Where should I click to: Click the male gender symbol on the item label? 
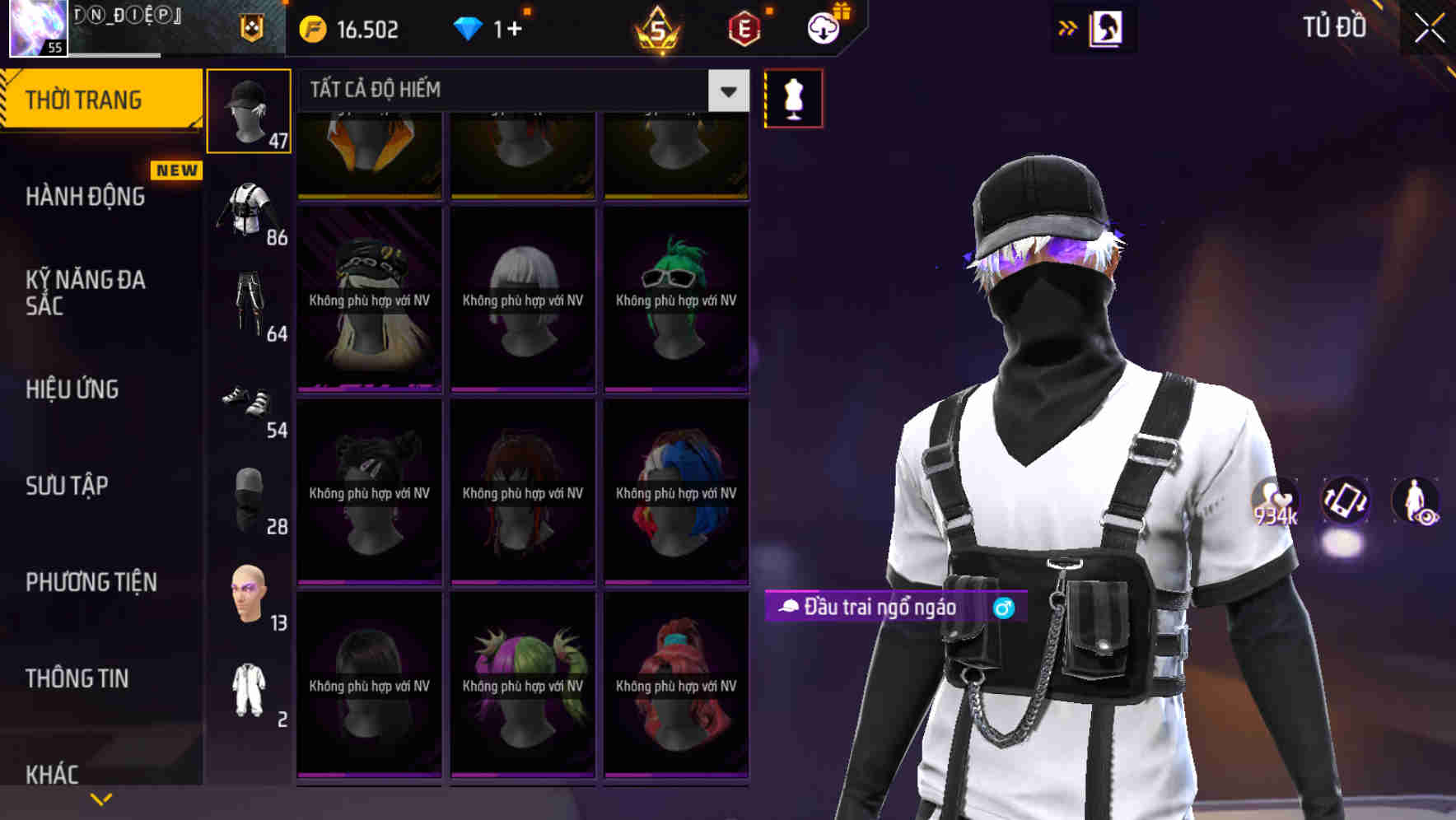click(1006, 609)
